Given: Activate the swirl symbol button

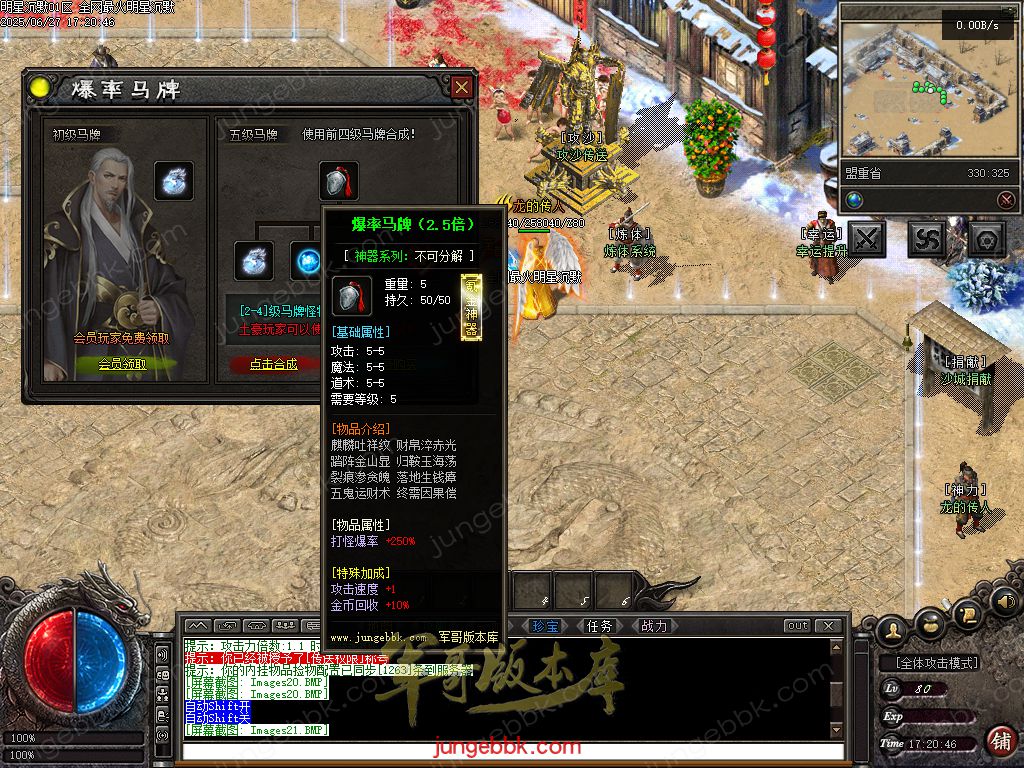Looking at the screenshot, I should tap(927, 239).
